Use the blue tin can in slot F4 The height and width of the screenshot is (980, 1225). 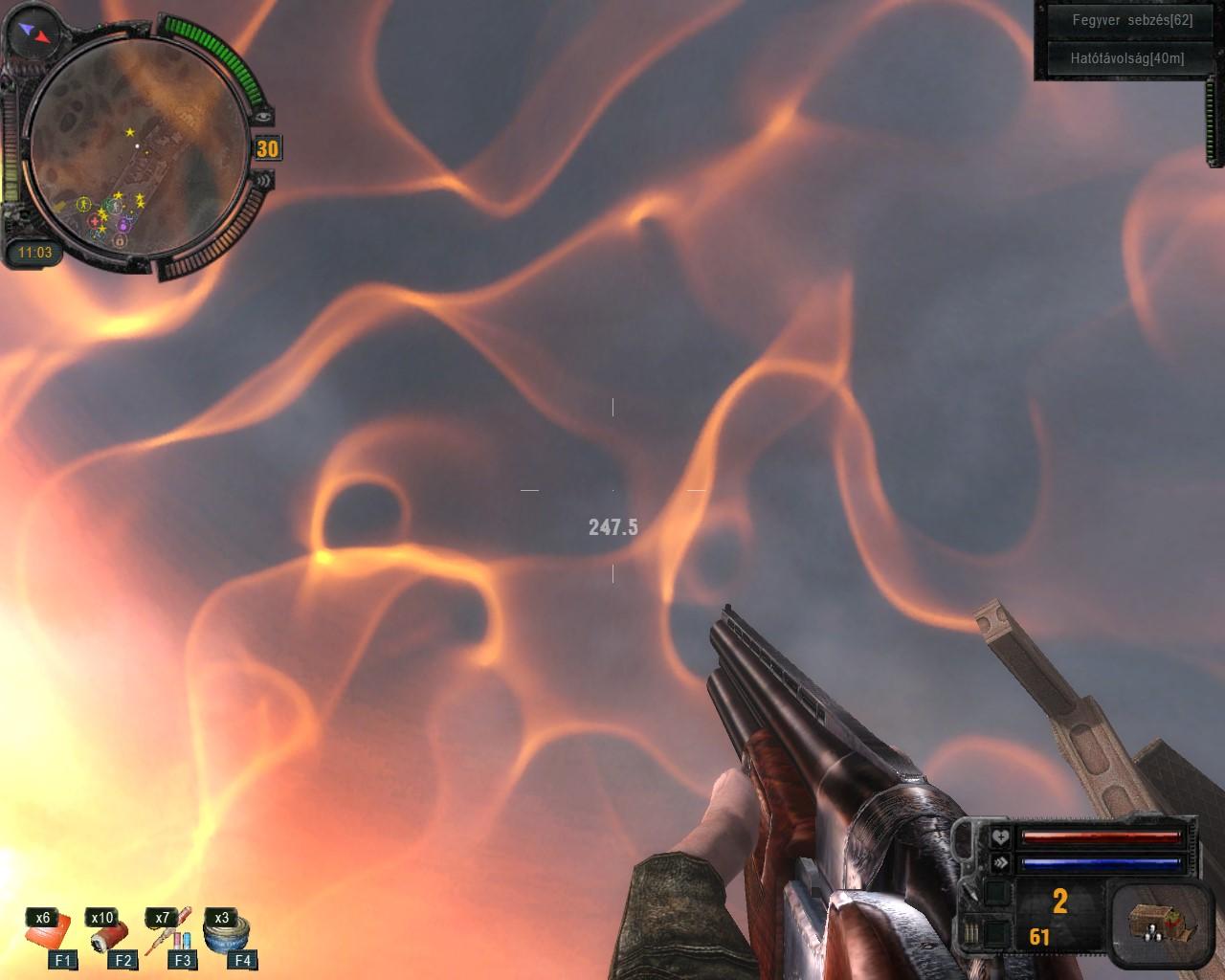pos(231,938)
